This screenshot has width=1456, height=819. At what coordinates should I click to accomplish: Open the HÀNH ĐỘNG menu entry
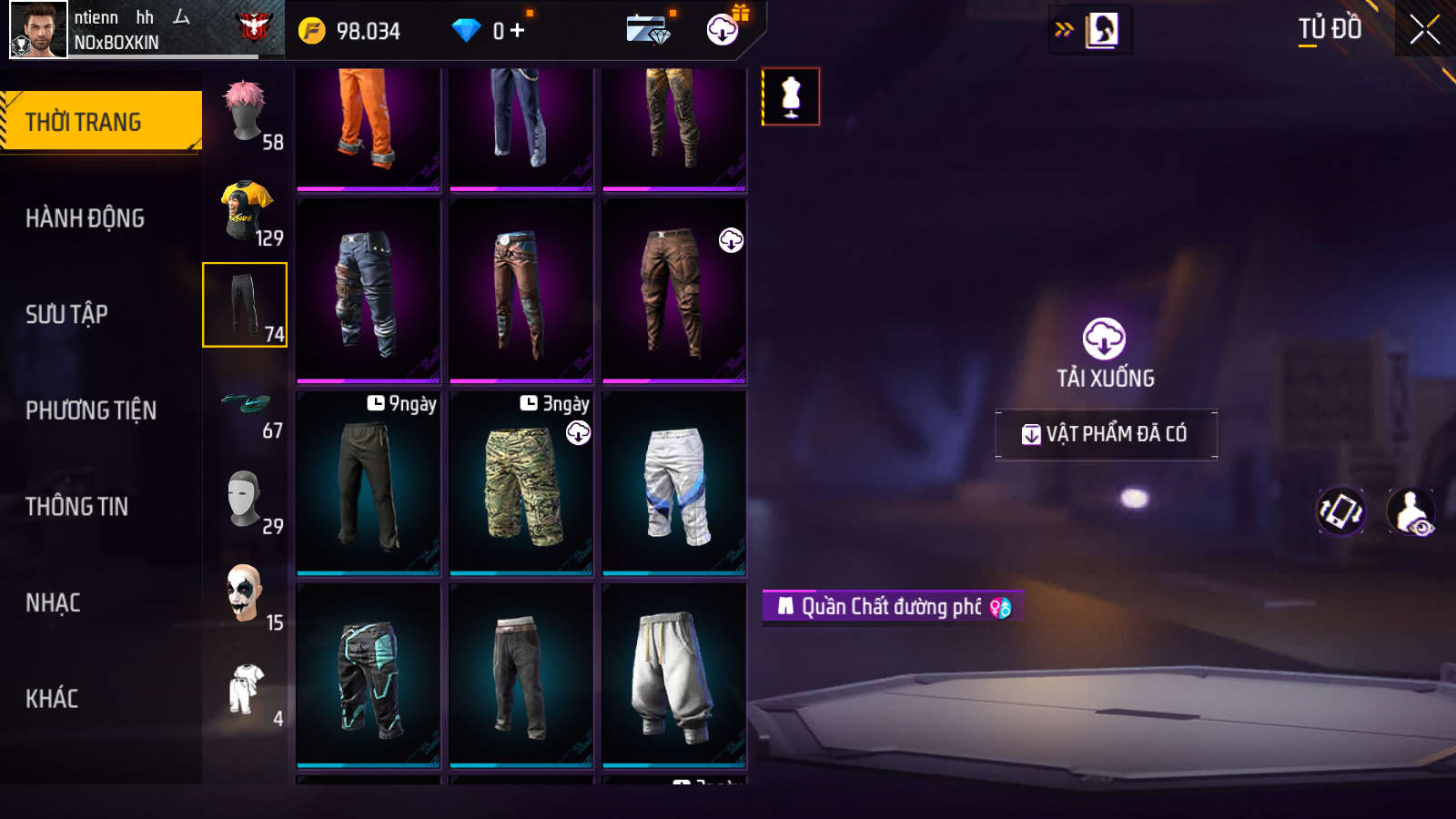coord(85,218)
